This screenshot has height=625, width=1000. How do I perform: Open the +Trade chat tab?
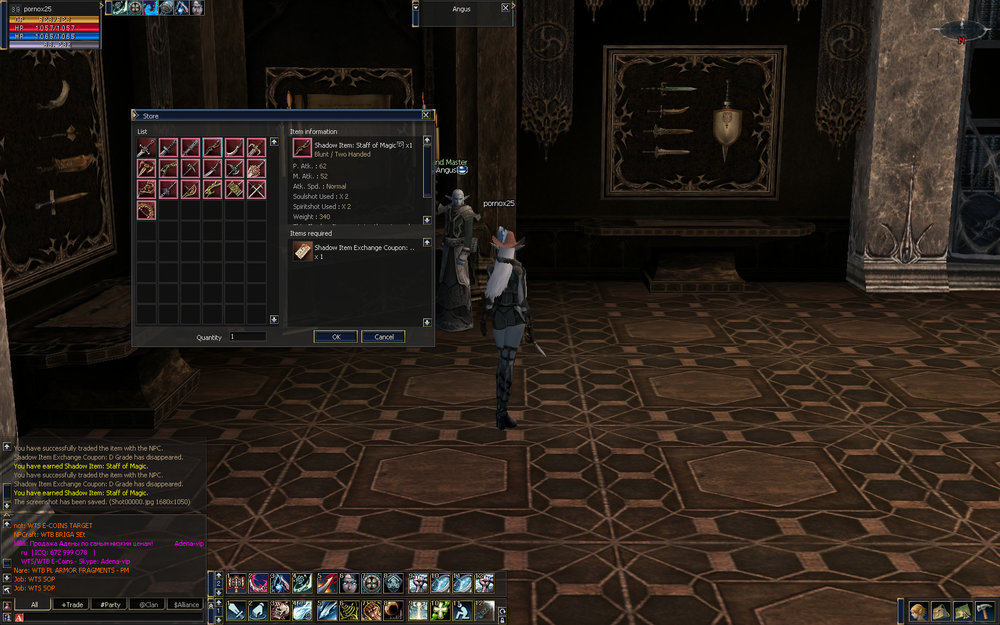click(x=71, y=605)
